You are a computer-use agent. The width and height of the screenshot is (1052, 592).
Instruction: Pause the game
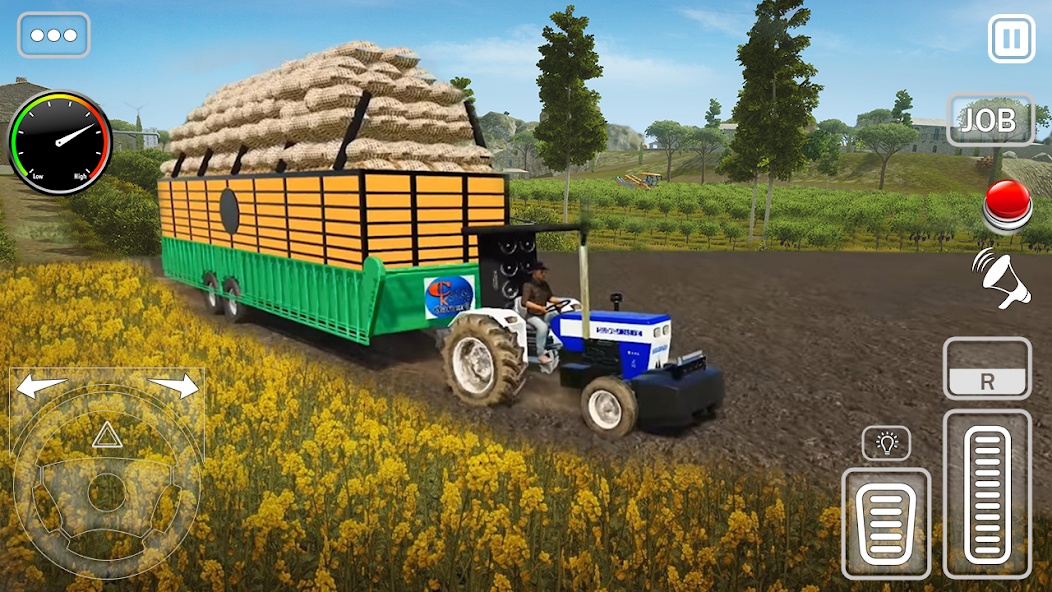(x=1011, y=39)
